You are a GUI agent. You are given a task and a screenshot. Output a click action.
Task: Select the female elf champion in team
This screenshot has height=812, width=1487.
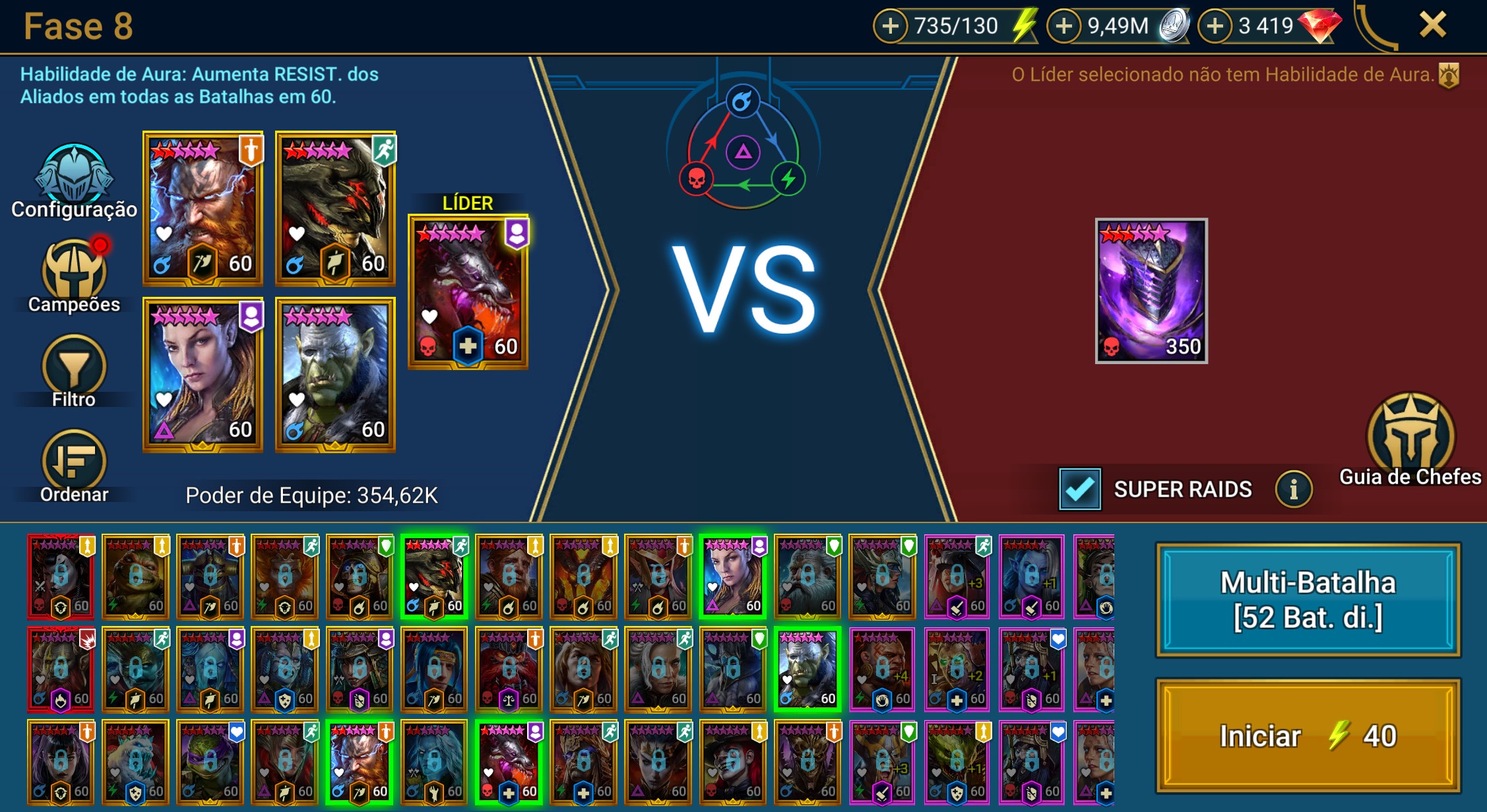coord(203,375)
